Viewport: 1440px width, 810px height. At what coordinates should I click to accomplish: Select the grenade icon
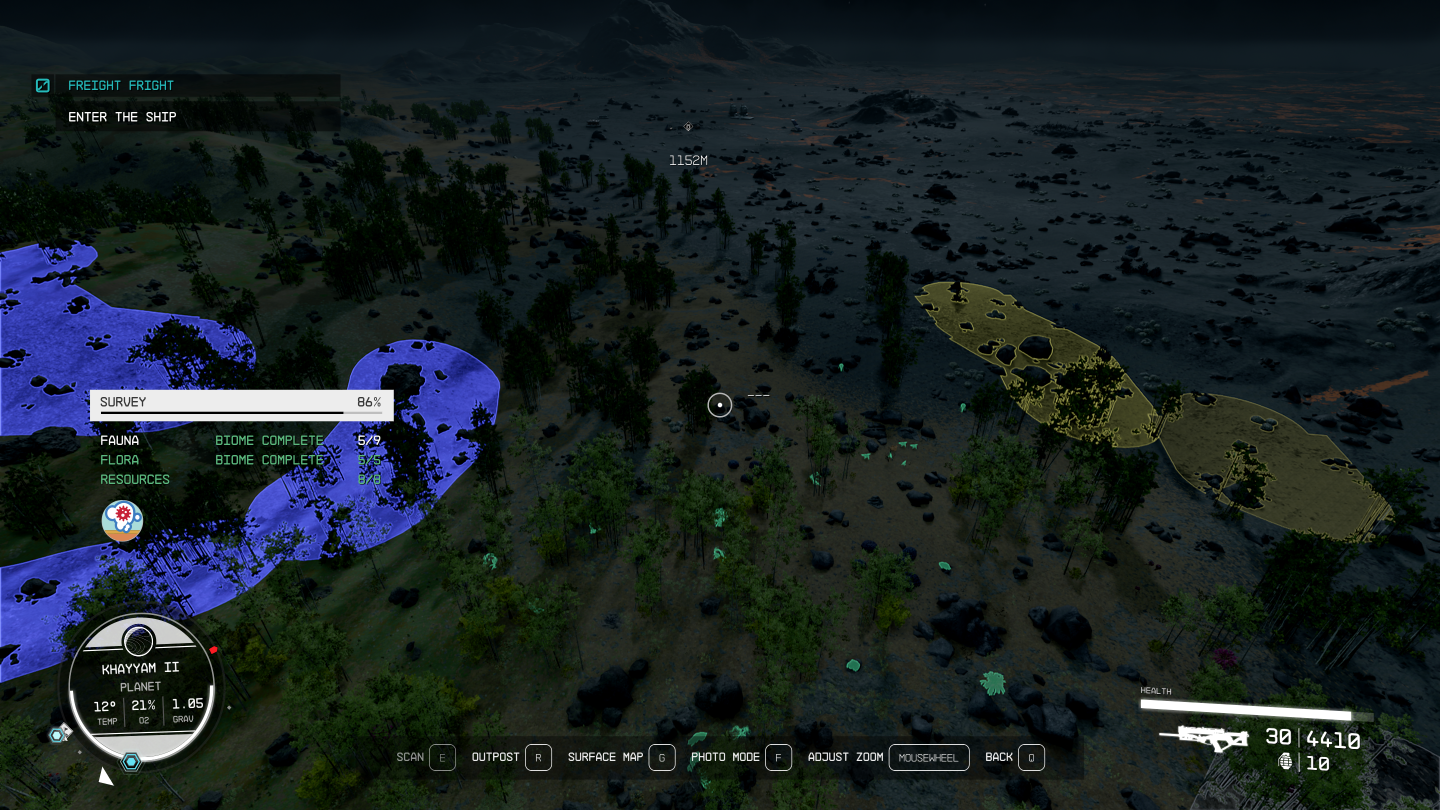(x=1286, y=762)
